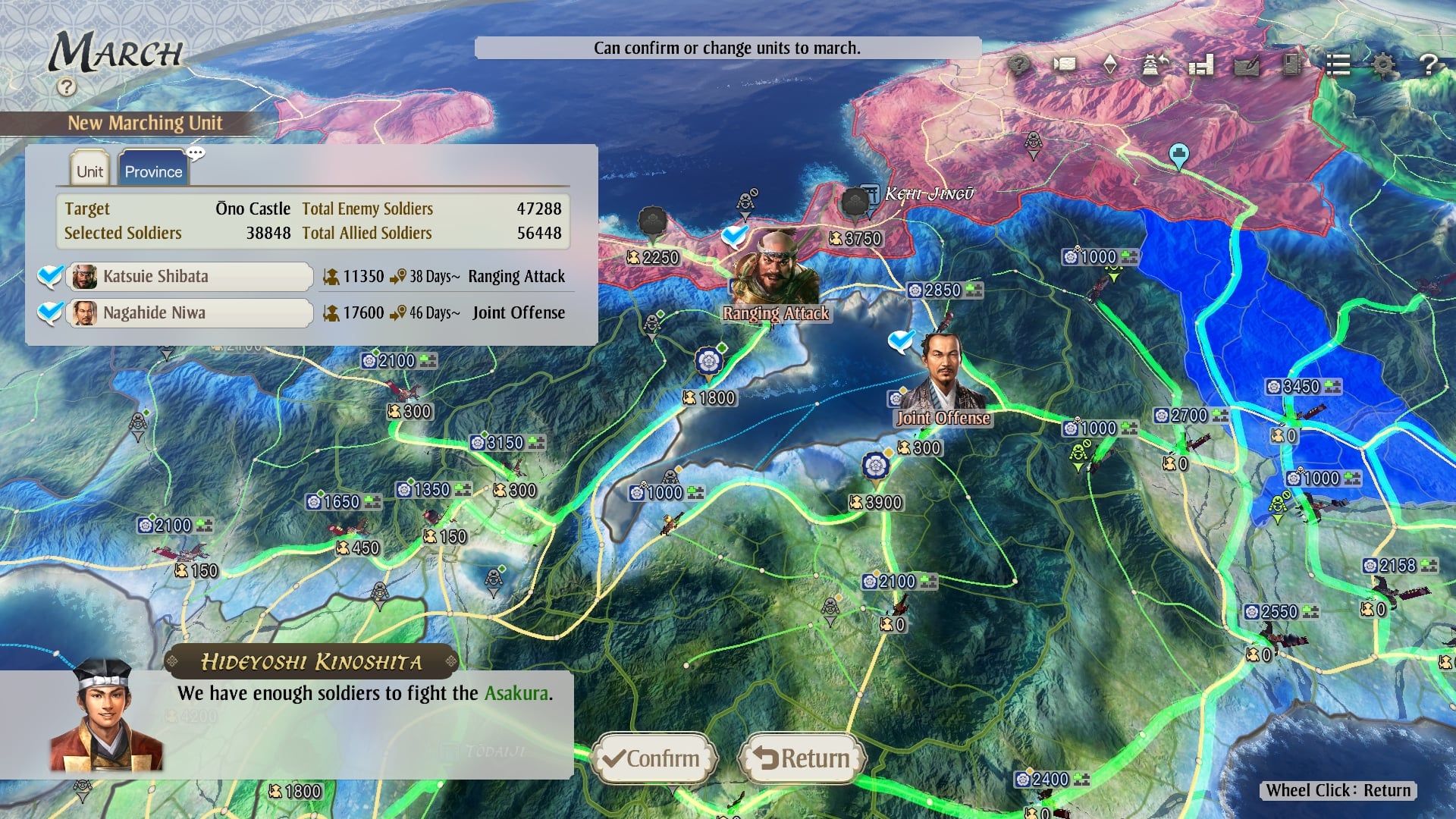Screen dimensions: 1456x819
Task: Click the camera view icon
Action: tap(1065, 64)
